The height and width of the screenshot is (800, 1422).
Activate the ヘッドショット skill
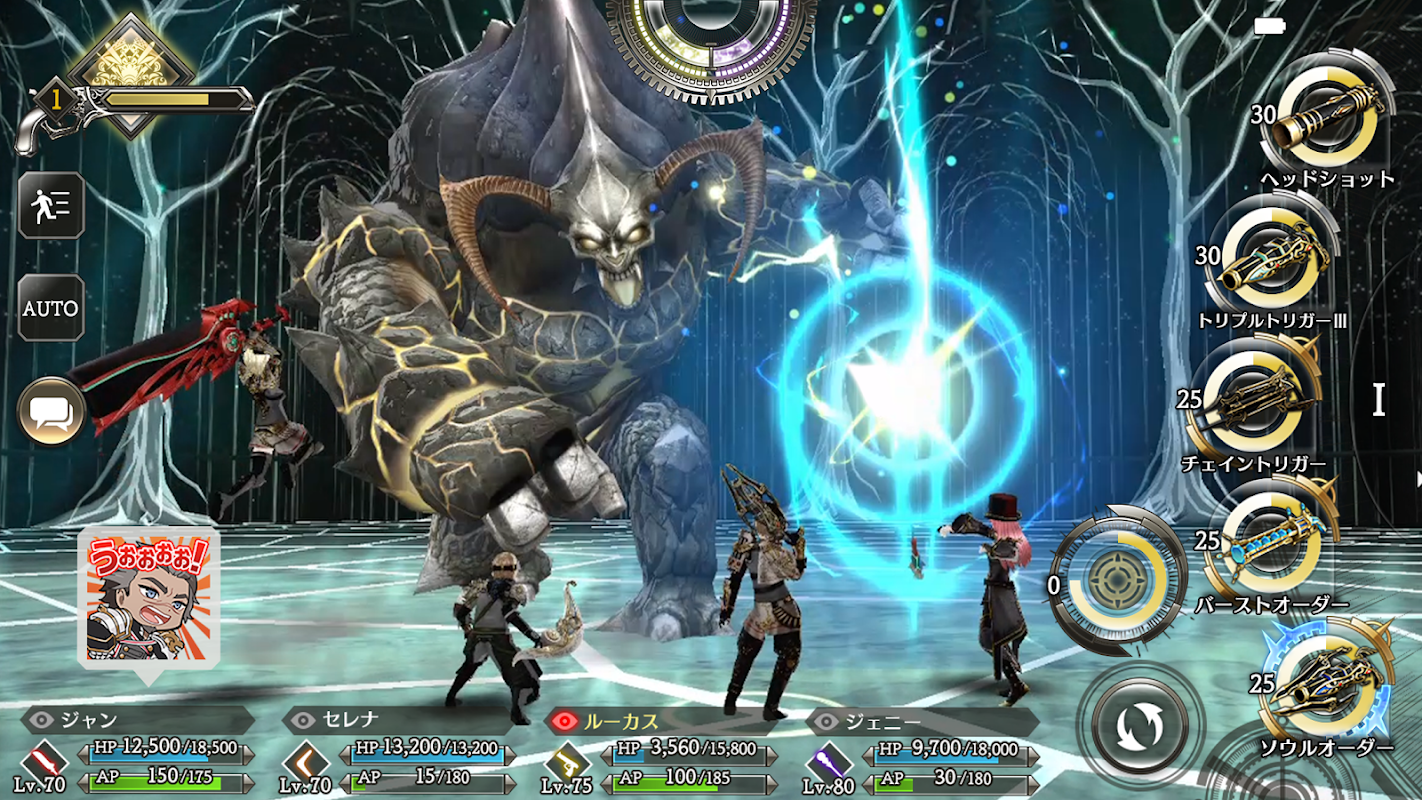coord(1327,119)
